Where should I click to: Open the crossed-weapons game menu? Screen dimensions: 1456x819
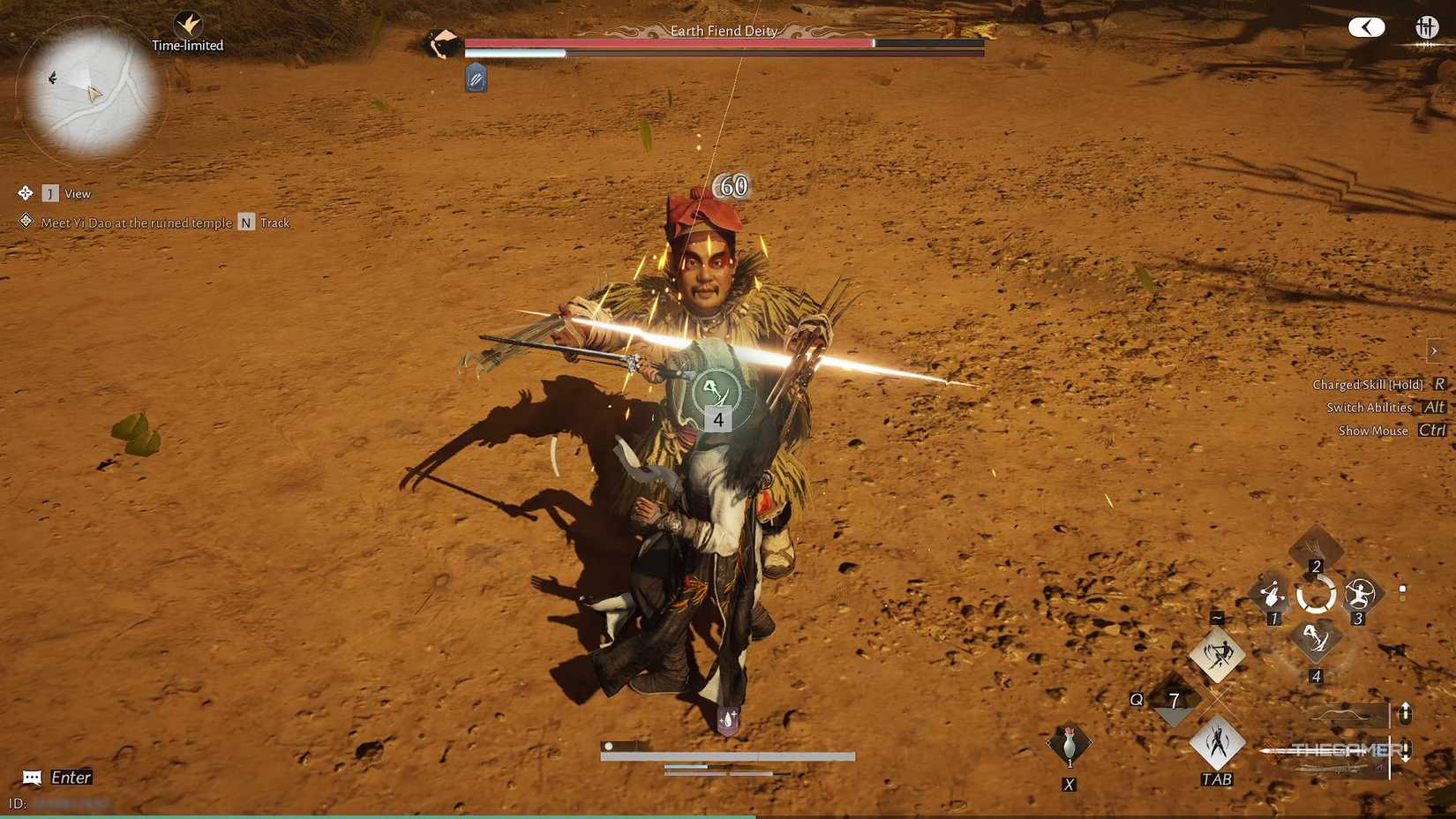(1426, 27)
